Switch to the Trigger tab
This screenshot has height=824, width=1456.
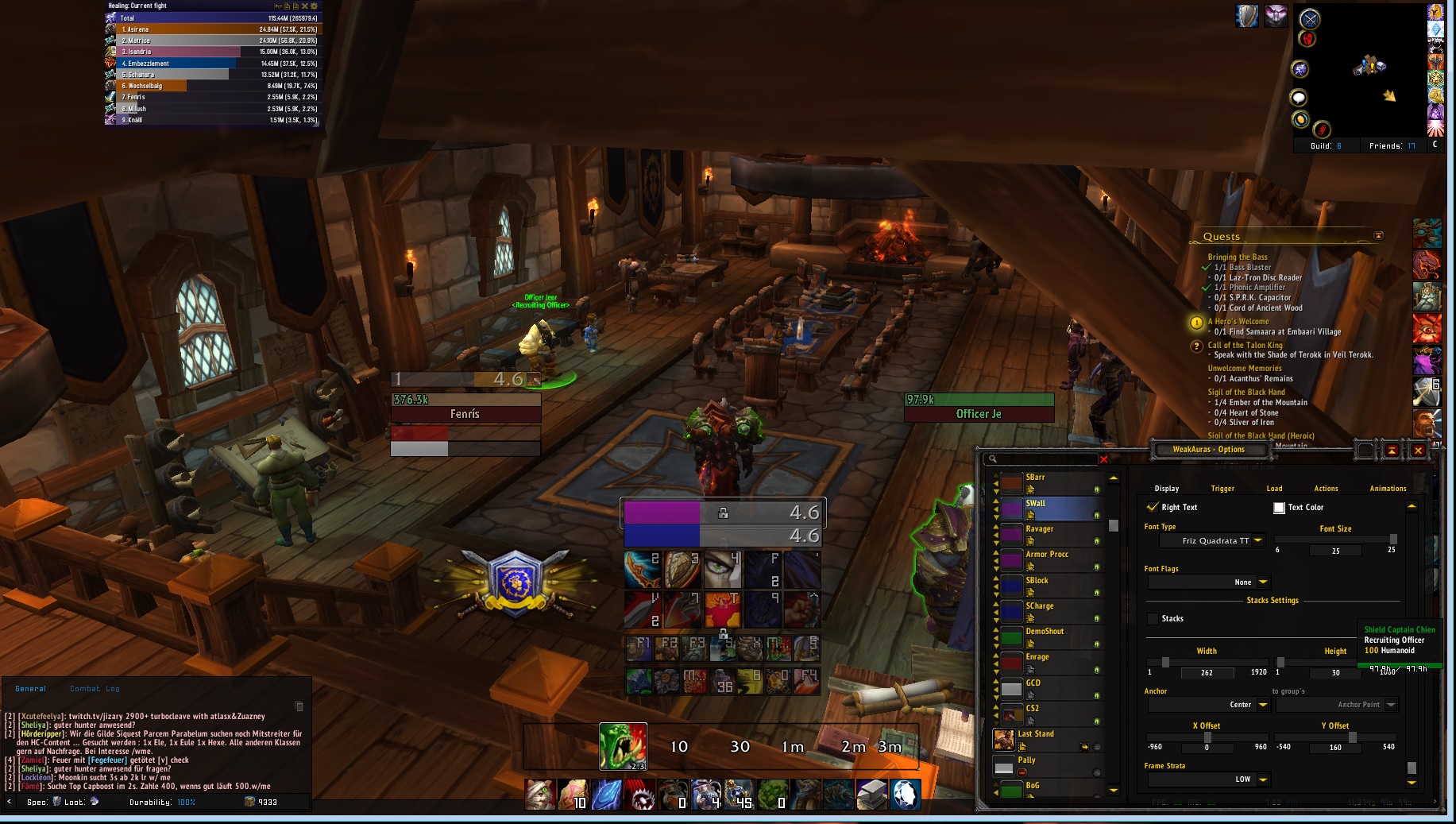[1222, 489]
